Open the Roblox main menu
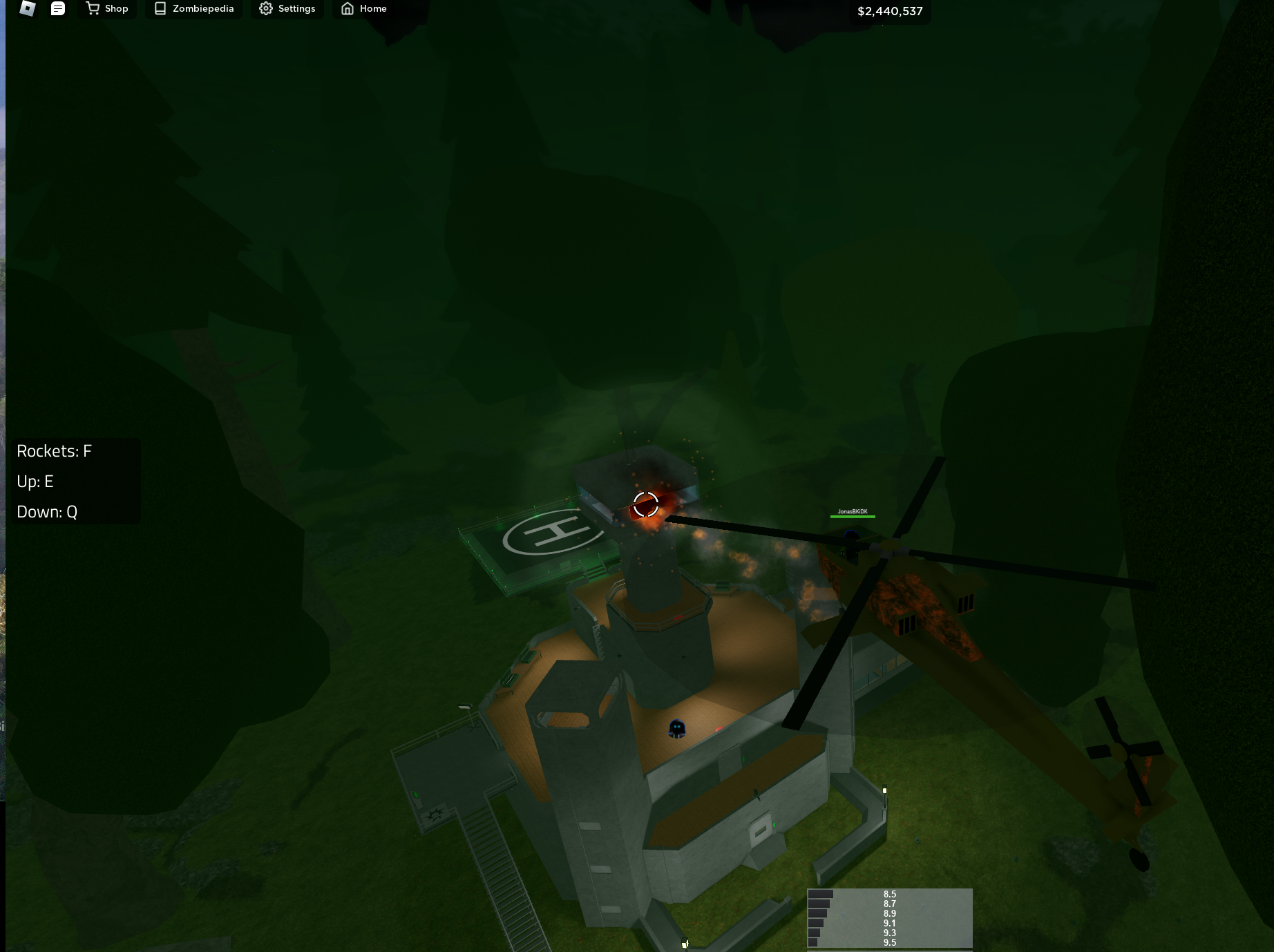Screen dimensions: 1274x952 (x=26, y=9)
